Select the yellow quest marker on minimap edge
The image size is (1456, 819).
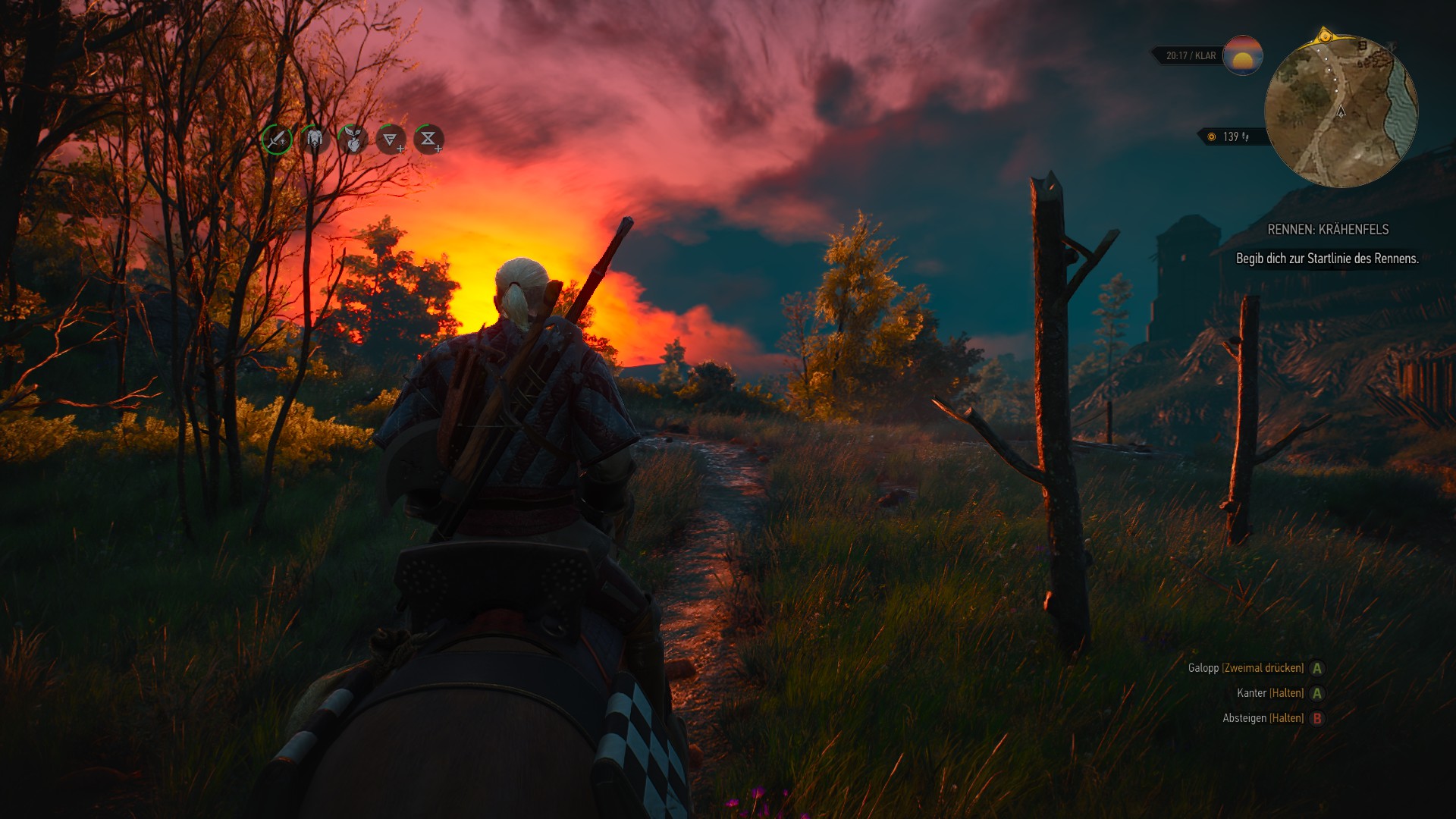tap(1325, 36)
